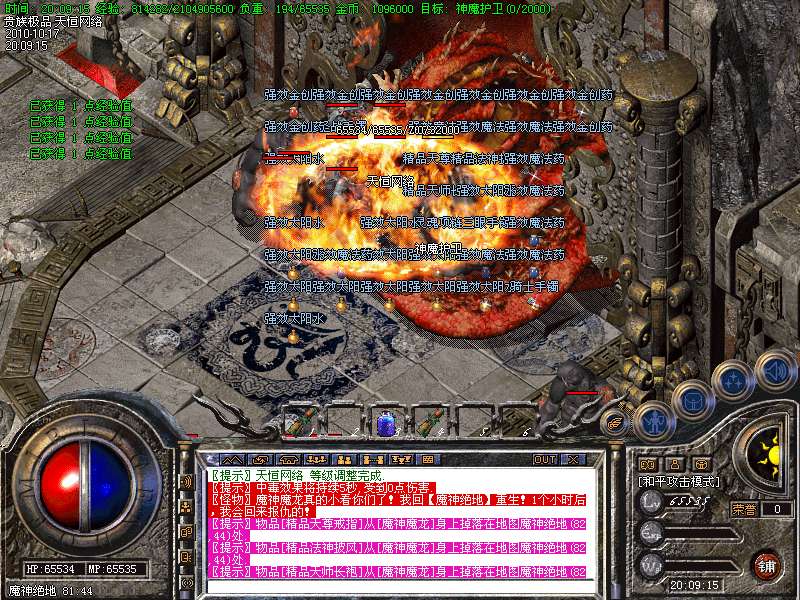Viewport: 800px width, 600px height.
Task: Toggle the sound speaker button
Action: pos(774,368)
